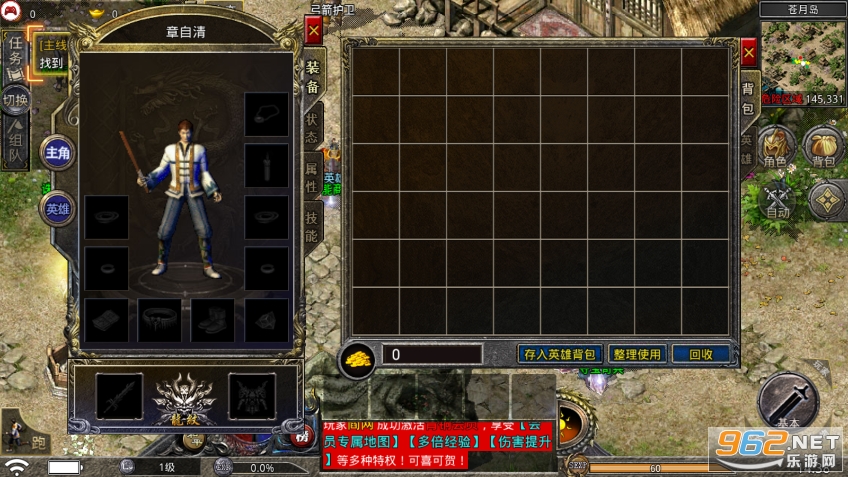This screenshot has width=848, height=477.
Task: Switch to the 英雄 hero round button
Action: click(56, 208)
